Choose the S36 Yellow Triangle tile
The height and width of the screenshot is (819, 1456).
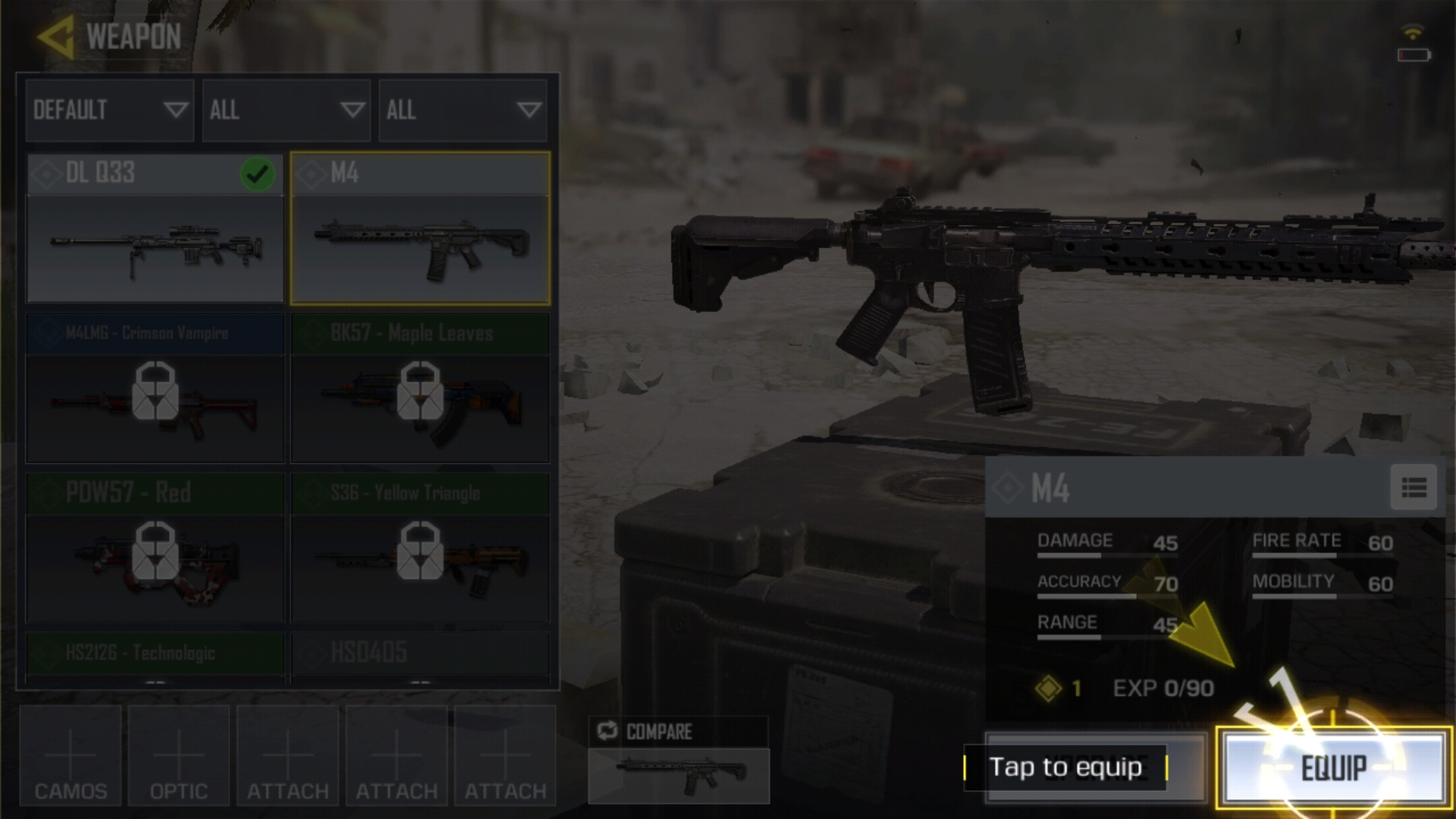click(x=420, y=548)
